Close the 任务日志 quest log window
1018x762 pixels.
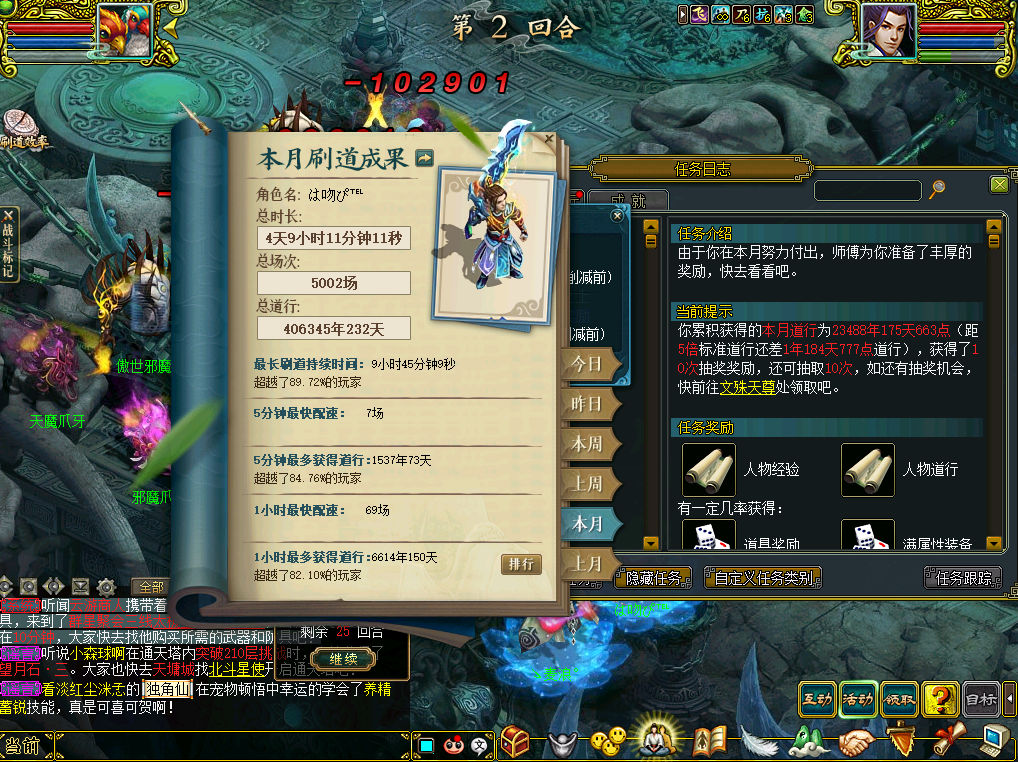point(999,184)
